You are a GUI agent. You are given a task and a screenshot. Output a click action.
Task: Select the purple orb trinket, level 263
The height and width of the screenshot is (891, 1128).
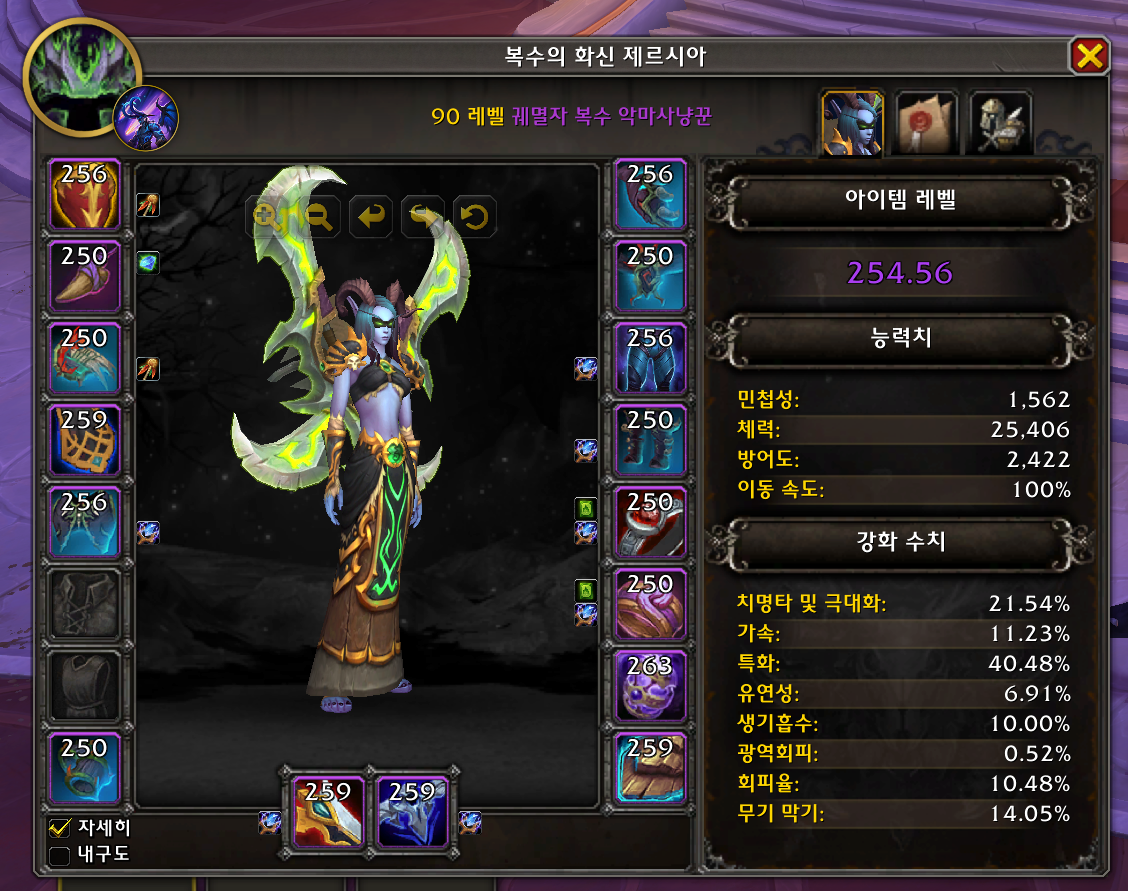point(651,686)
